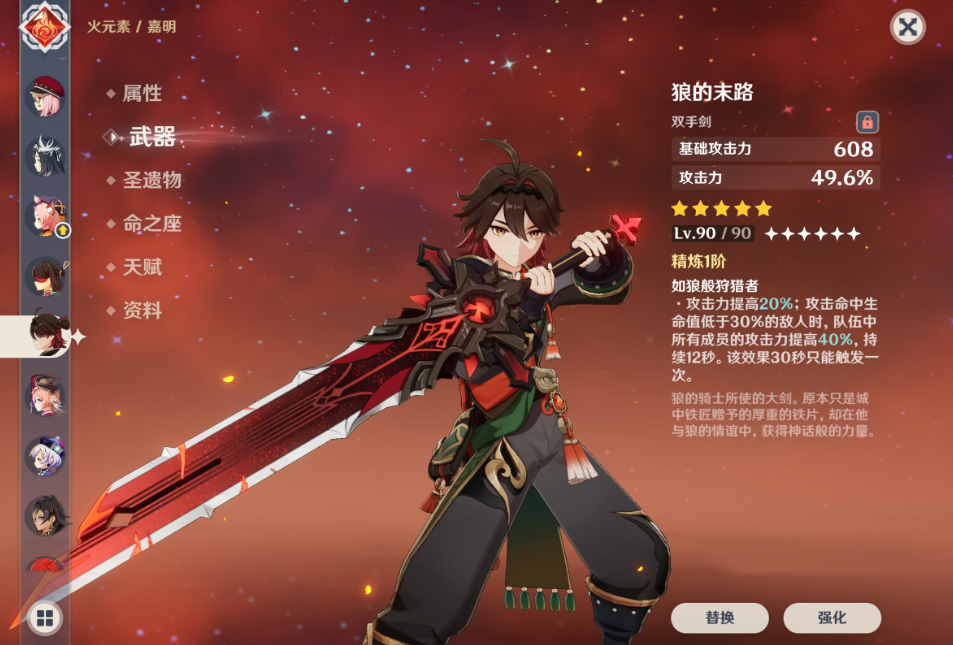Toggle the weapon lock icon
Image resolution: width=953 pixels, height=645 pixels.
pos(867,122)
